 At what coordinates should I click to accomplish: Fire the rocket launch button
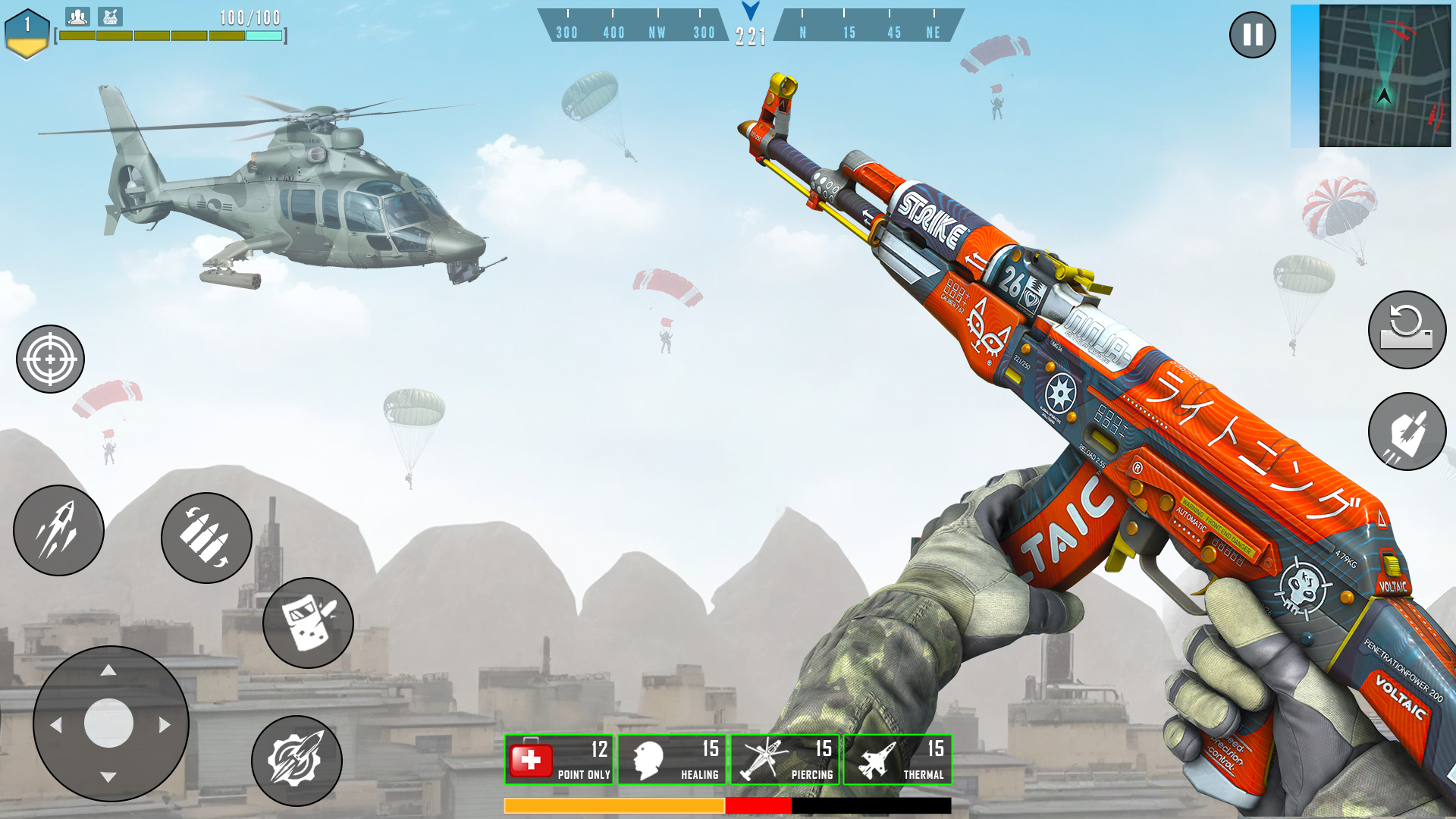(58, 530)
